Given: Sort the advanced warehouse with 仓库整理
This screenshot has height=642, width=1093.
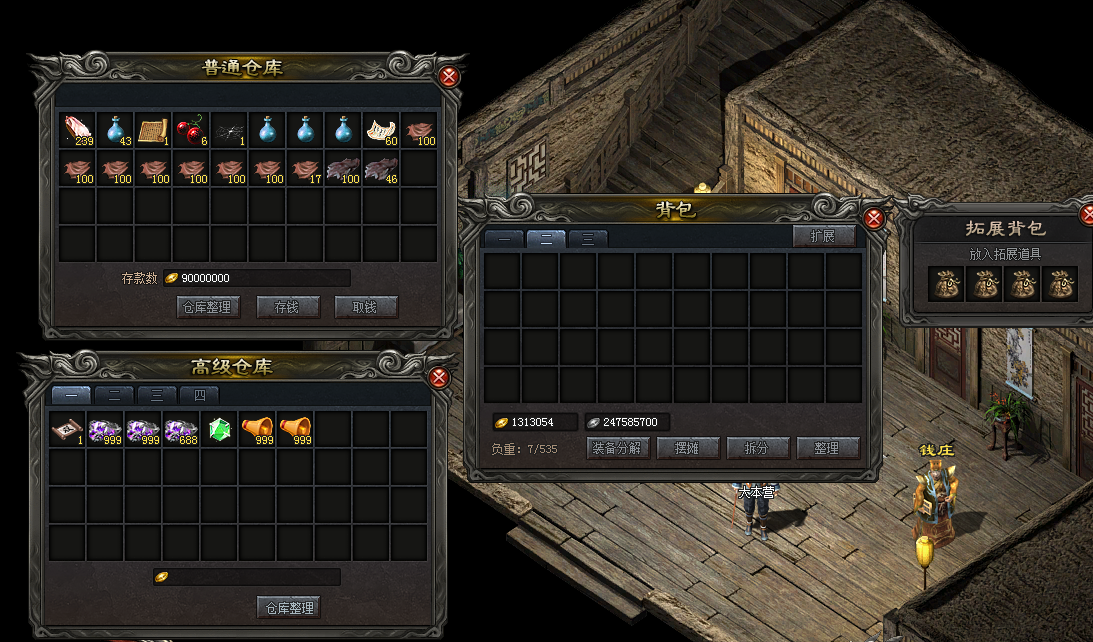Looking at the screenshot, I should pyautogui.click(x=289, y=607).
